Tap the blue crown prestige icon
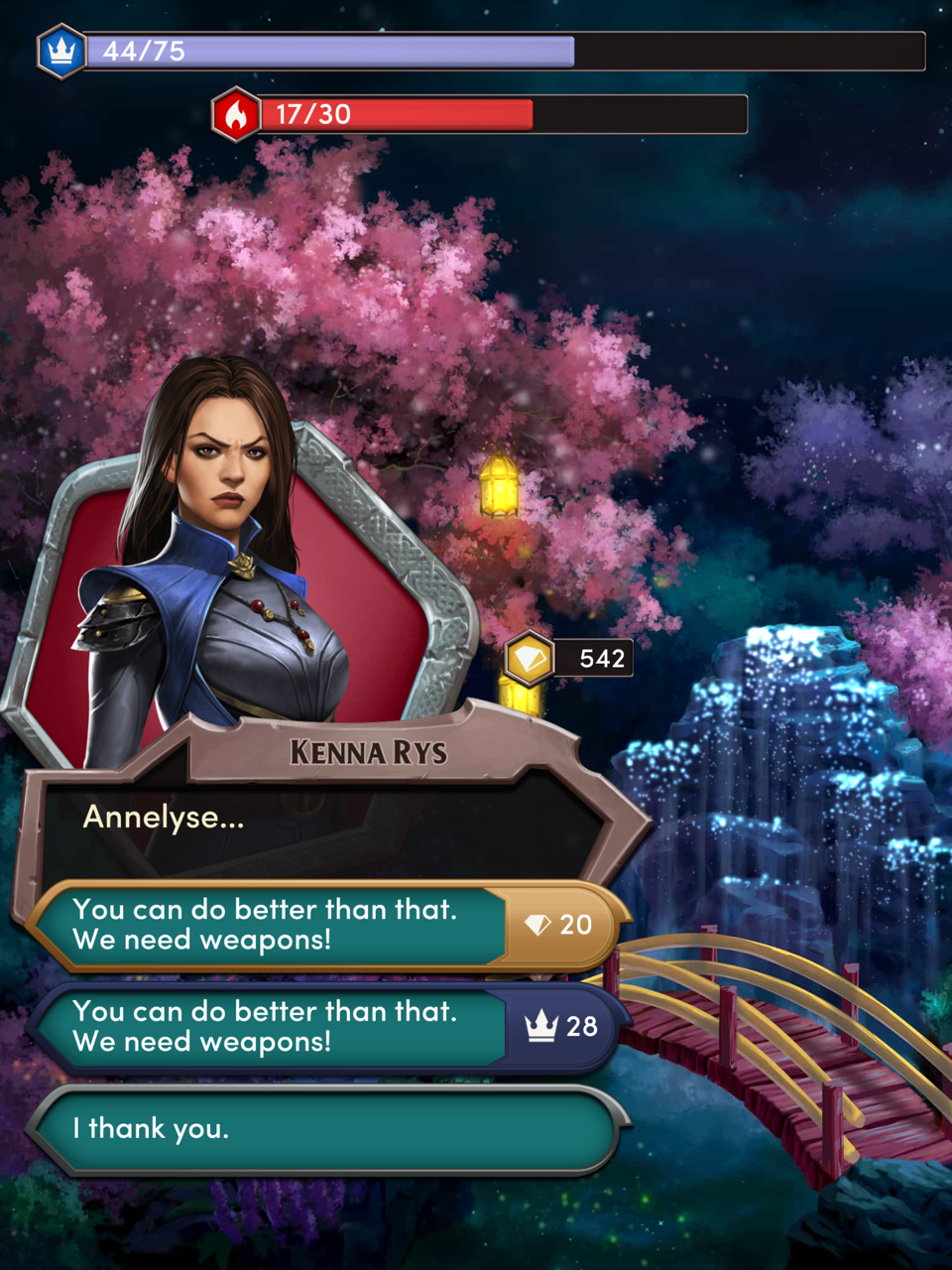The image size is (952, 1270). [61, 51]
